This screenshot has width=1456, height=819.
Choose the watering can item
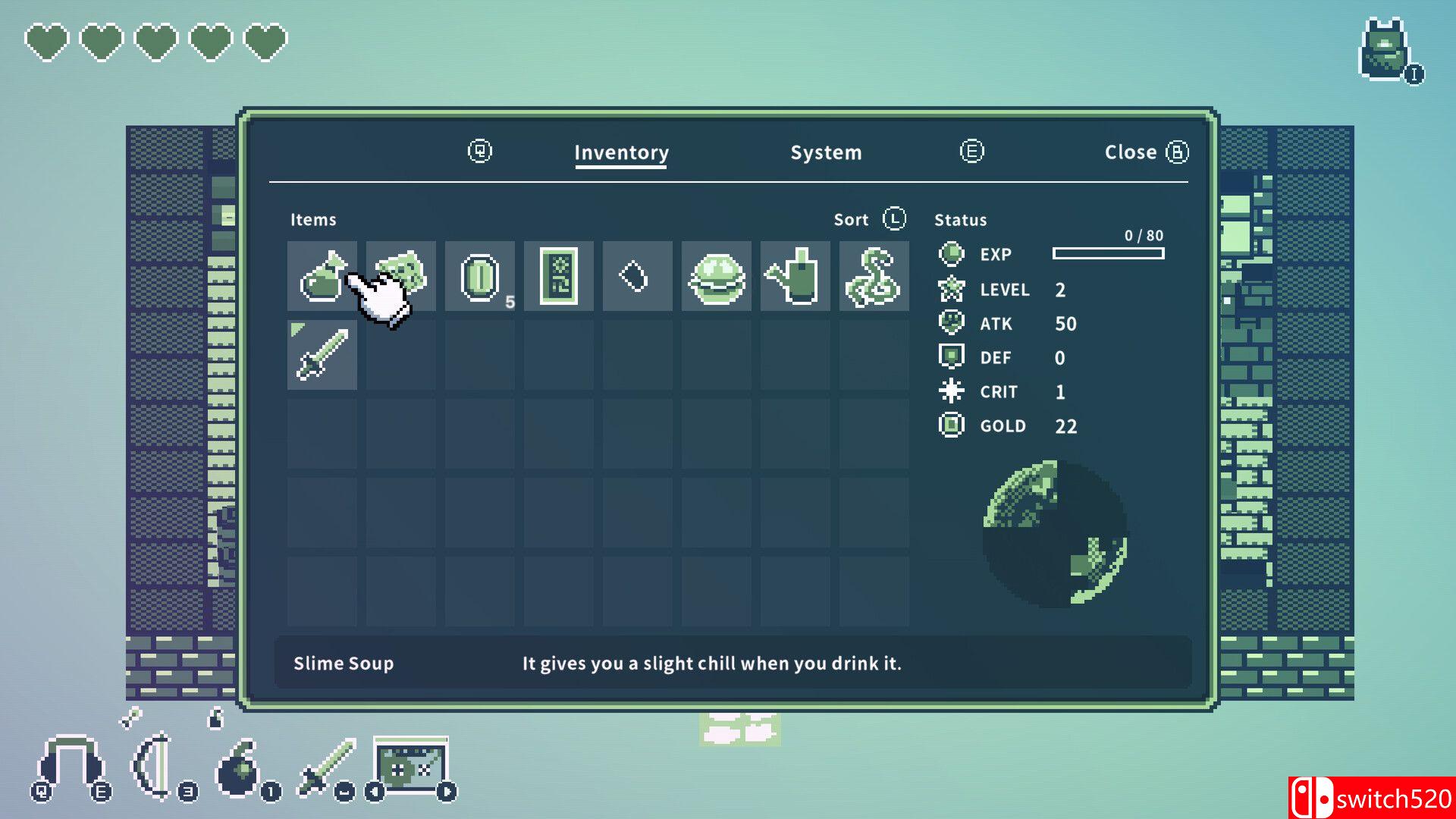(x=795, y=276)
